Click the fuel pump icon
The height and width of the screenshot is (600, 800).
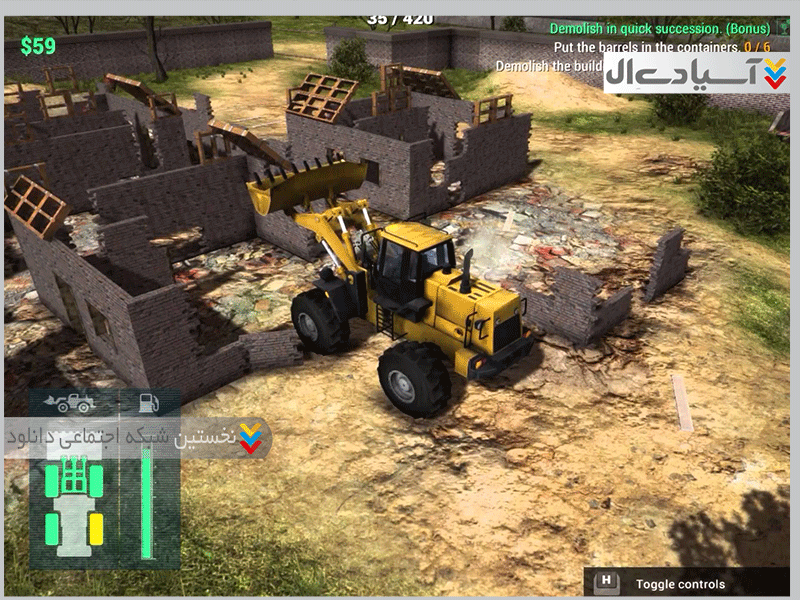148,403
